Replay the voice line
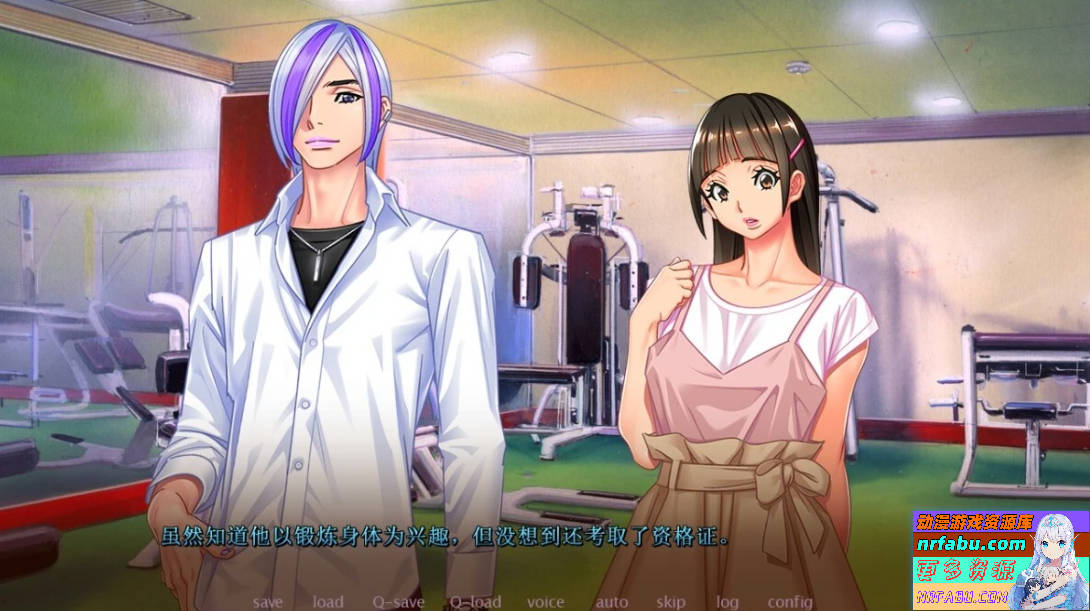The image size is (1090, 611). (545, 602)
